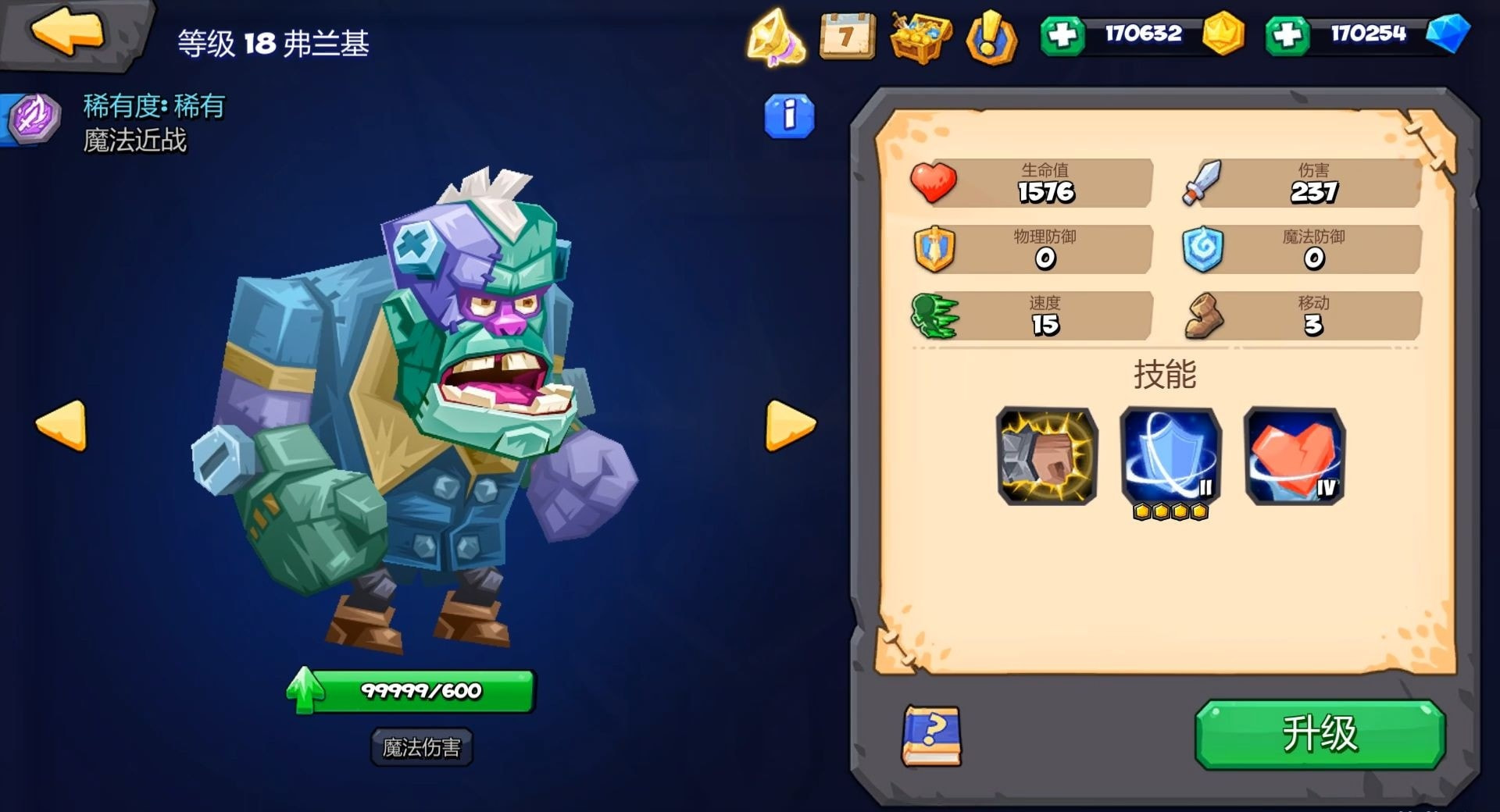The image size is (1500, 812).
Task: Open the daily calendar icon
Action: pyautogui.click(x=847, y=35)
